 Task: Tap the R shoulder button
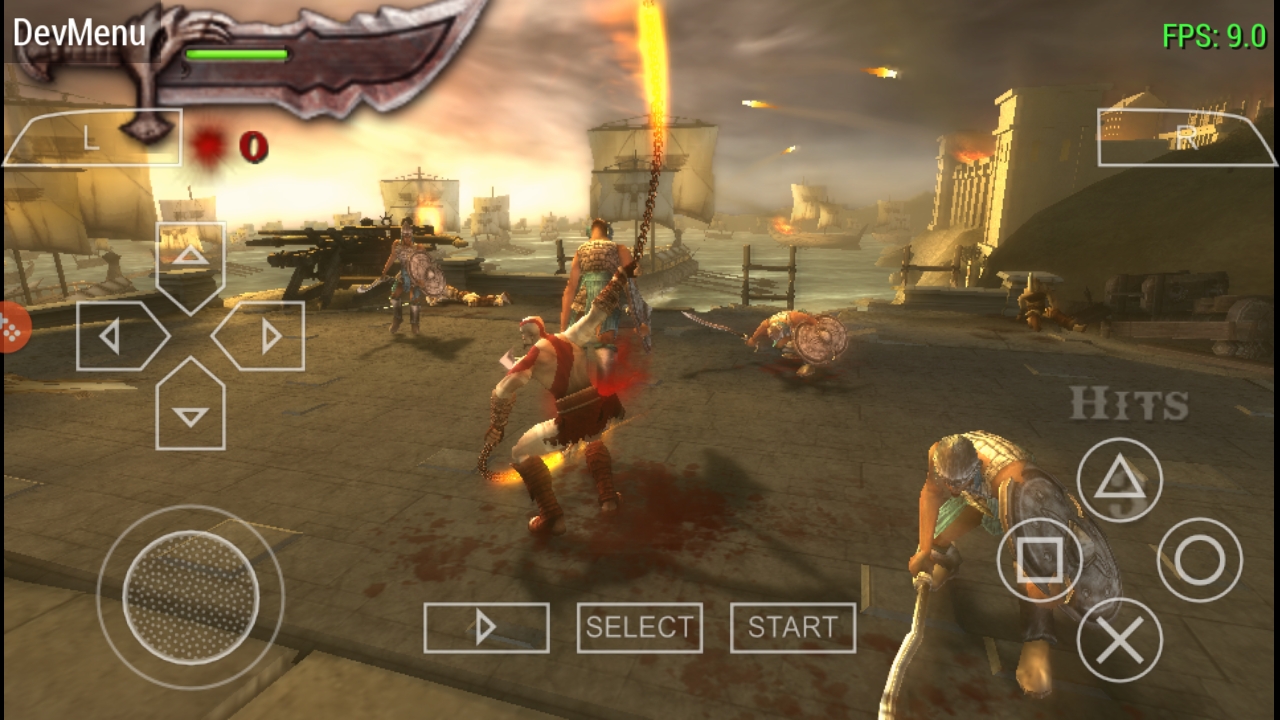tap(1186, 138)
